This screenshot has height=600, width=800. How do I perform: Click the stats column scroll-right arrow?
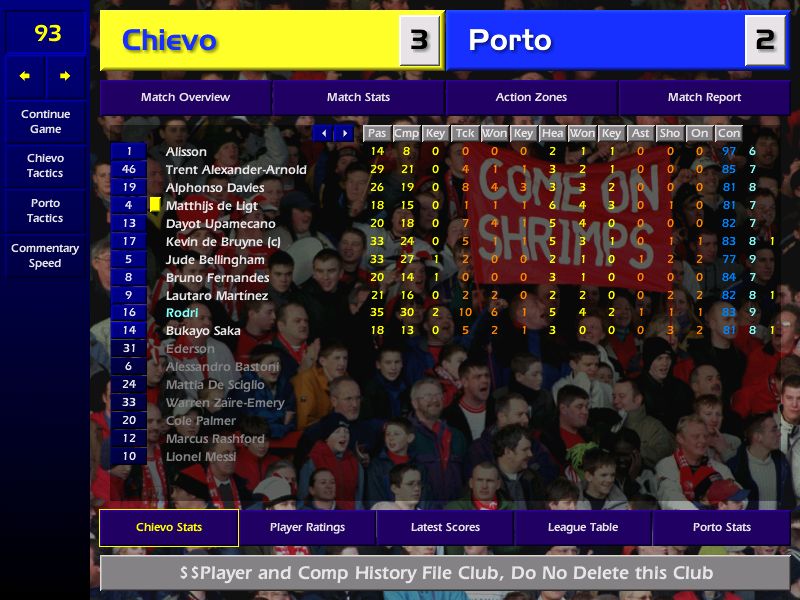tap(344, 133)
